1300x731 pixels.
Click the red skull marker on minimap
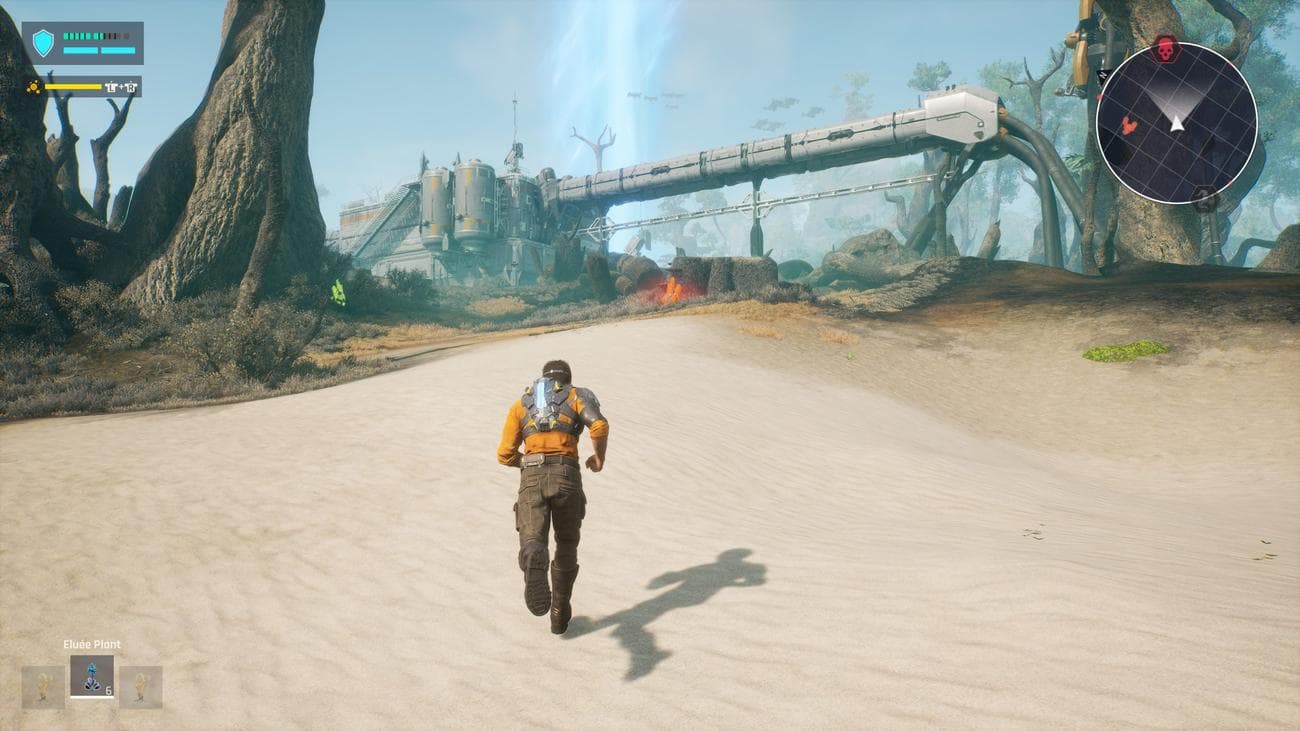[x=1165, y=48]
